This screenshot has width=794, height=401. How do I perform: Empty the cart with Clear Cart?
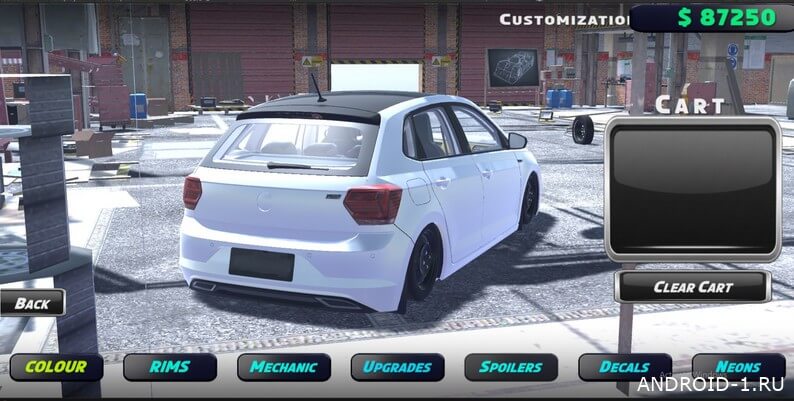tap(693, 287)
